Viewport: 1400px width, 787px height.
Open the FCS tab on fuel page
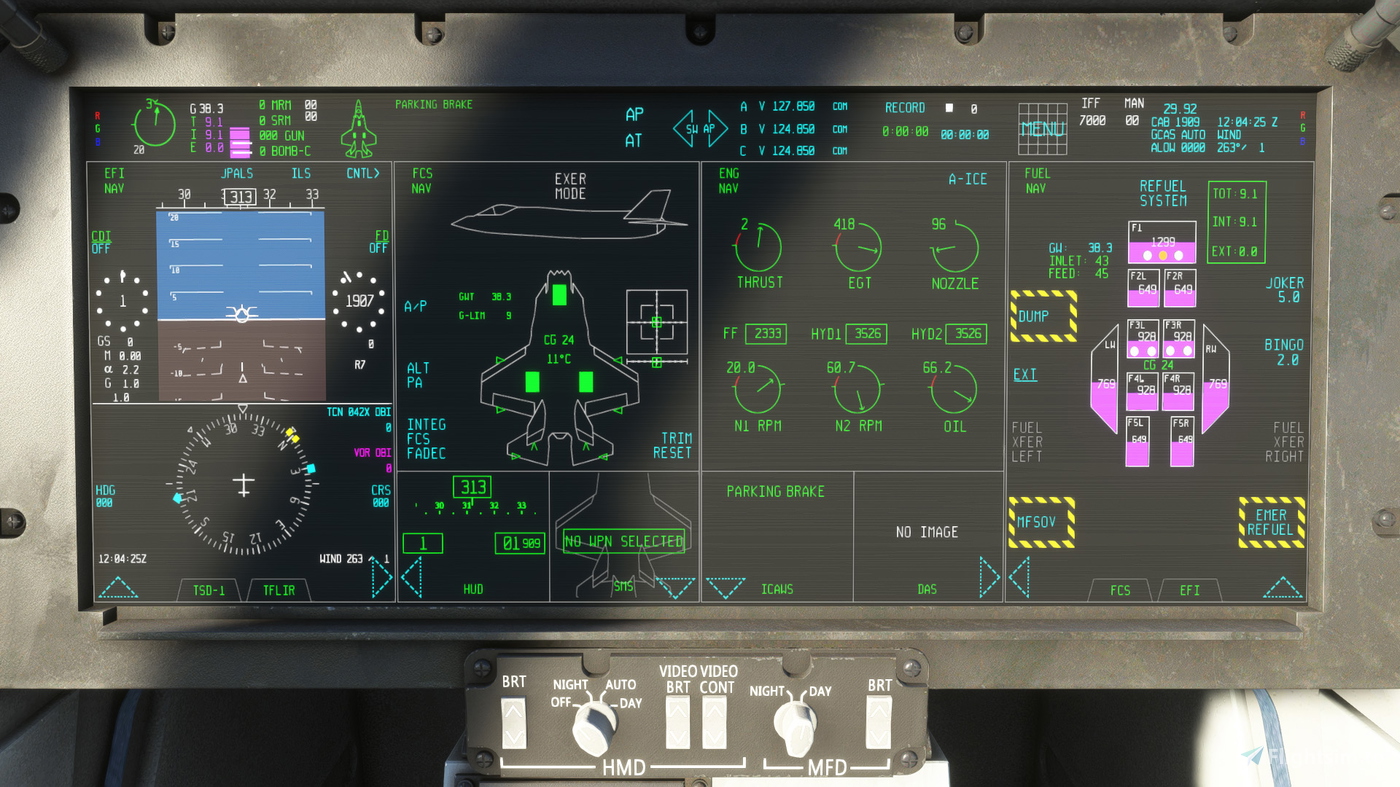(x=1120, y=590)
